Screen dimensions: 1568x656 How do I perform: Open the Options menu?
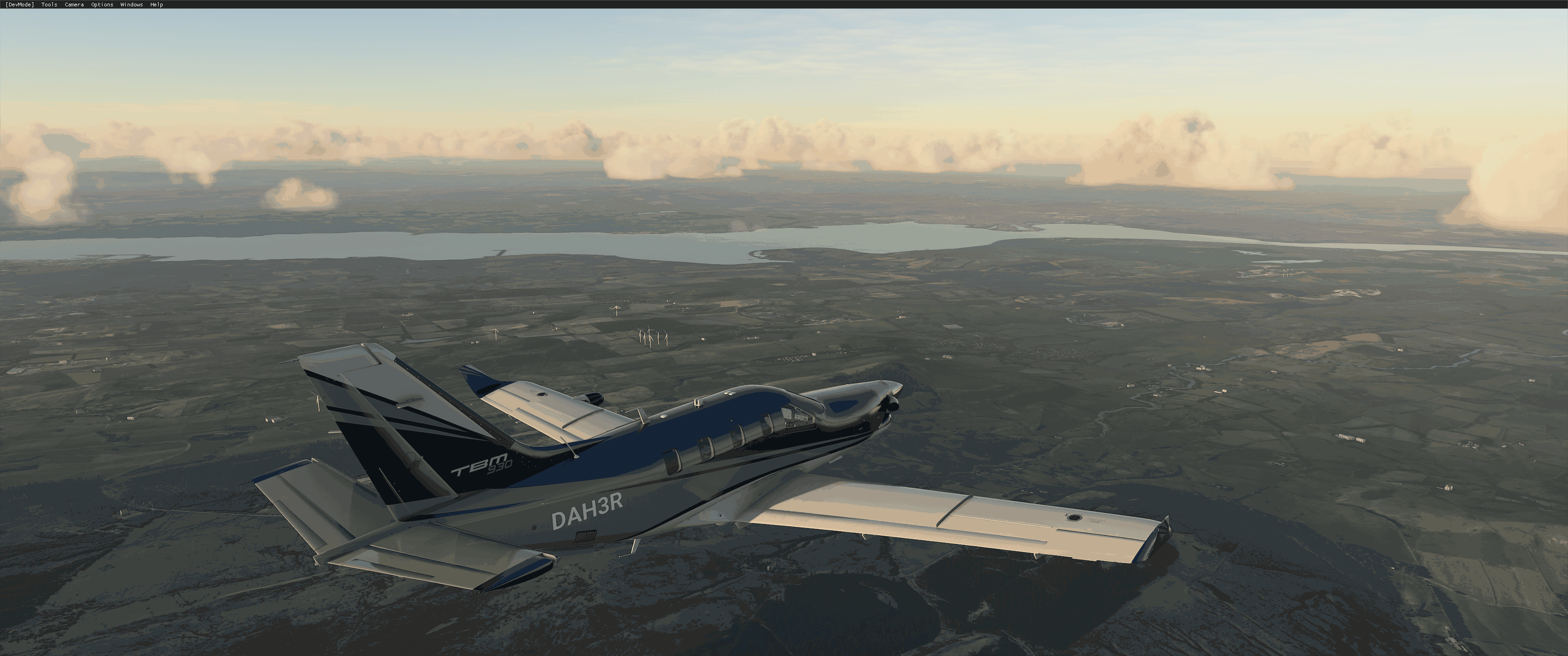pos(102,4)
